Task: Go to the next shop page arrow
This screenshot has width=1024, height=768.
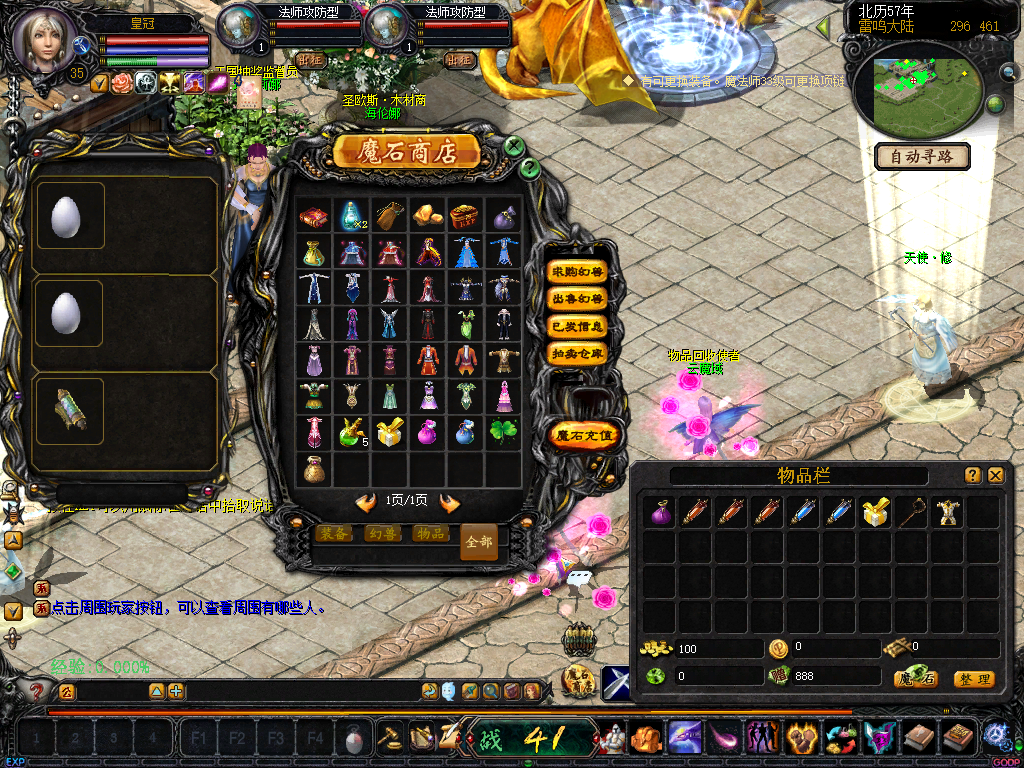Action: 450,502
